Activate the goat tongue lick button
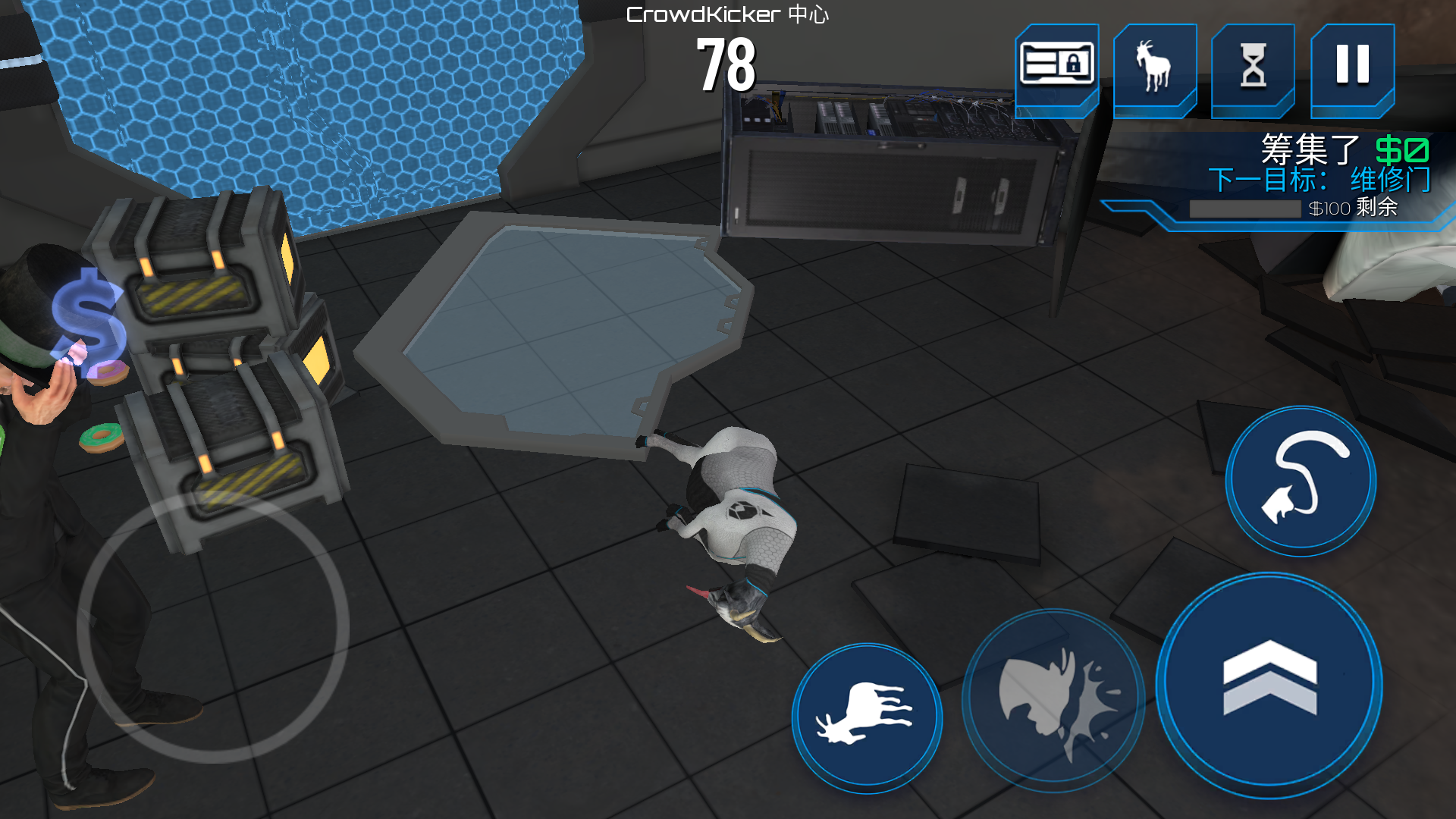 coord(1301,481)
